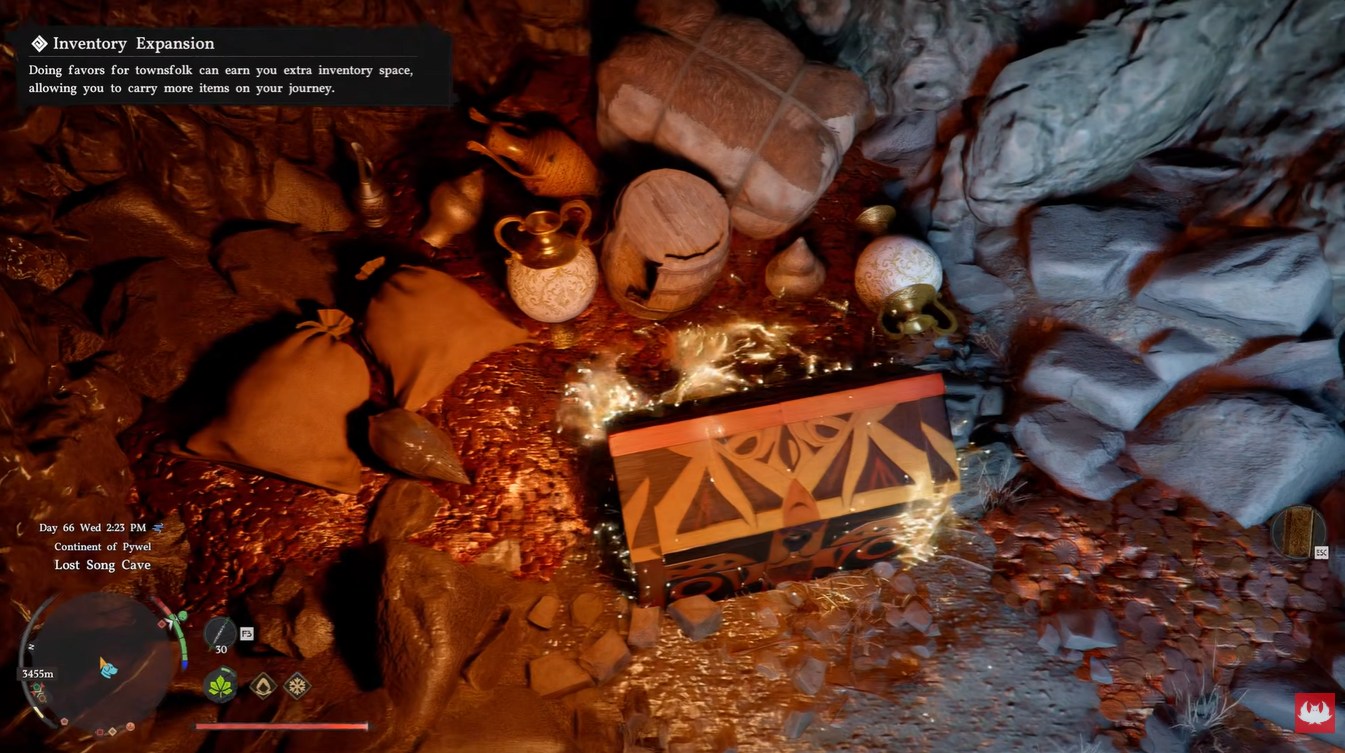Select the arrow ammo slot showing 30

click(220, 634)
